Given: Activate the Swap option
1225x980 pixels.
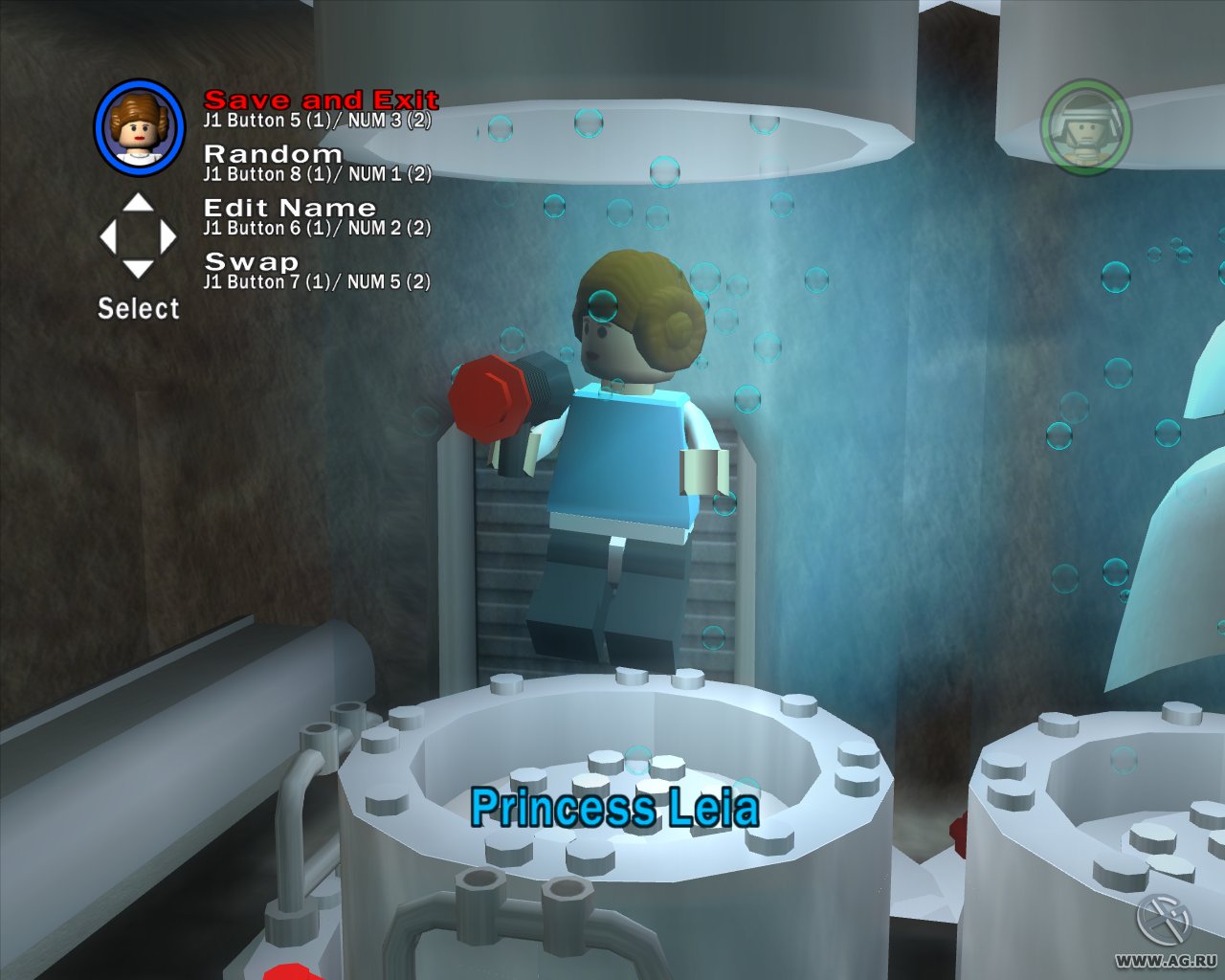Looking at the screenshot, I should [251, 260].
